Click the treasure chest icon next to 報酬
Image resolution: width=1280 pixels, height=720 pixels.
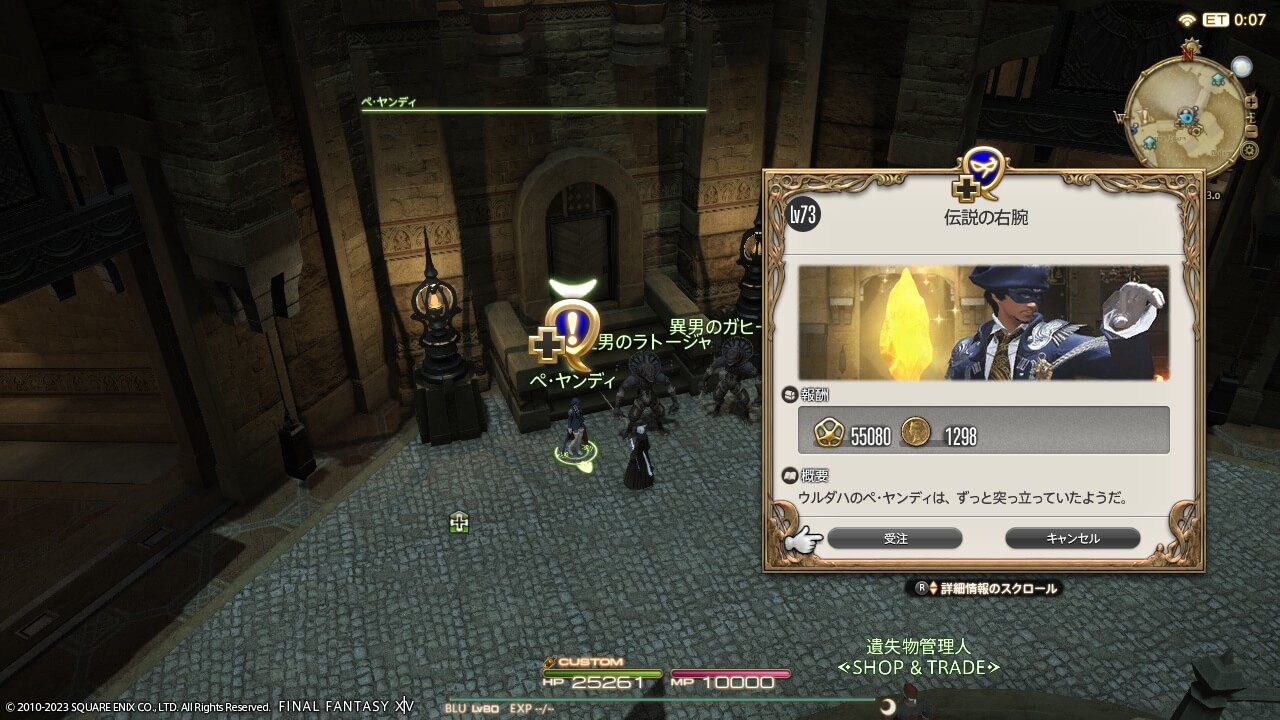click(x=788, y=392)
